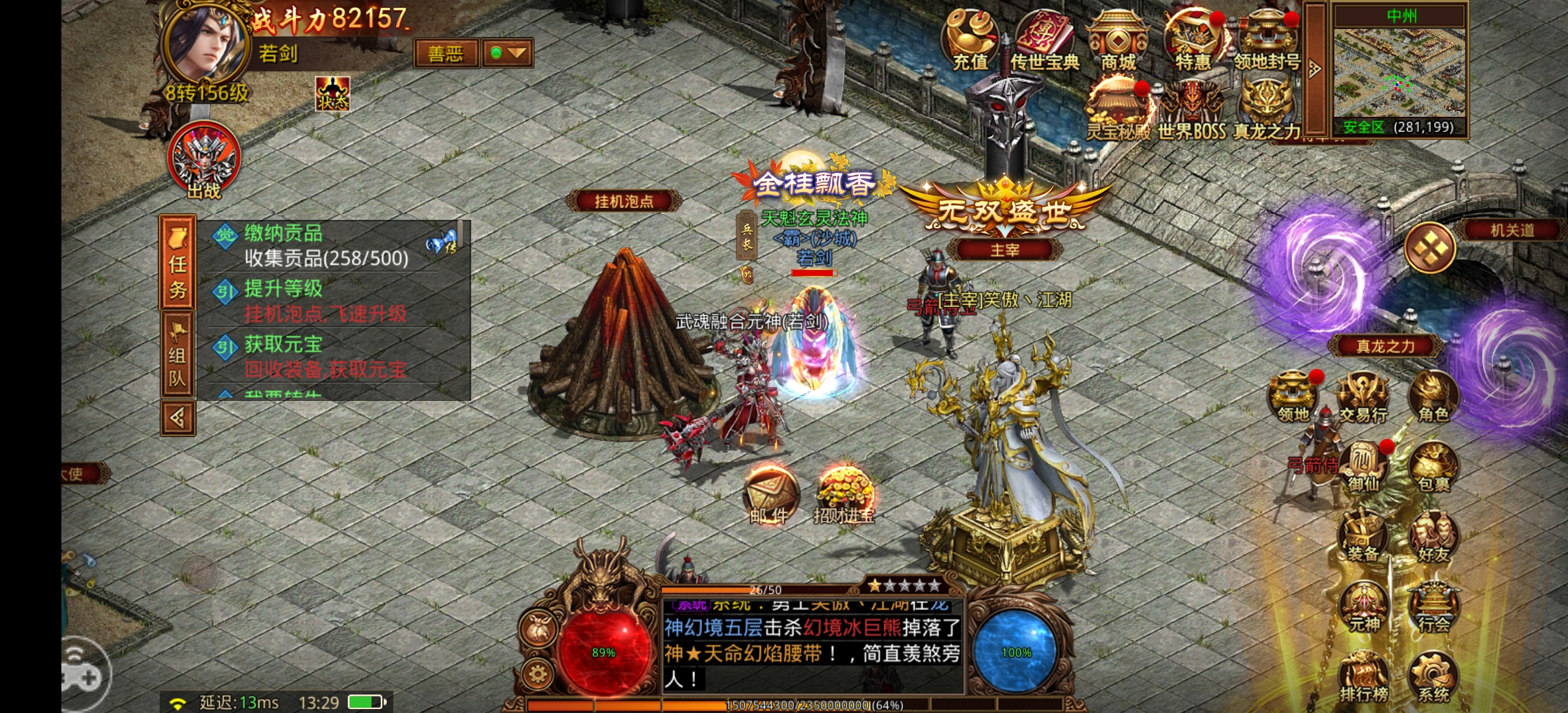Open the 传世宝典 compendium

1045,36
